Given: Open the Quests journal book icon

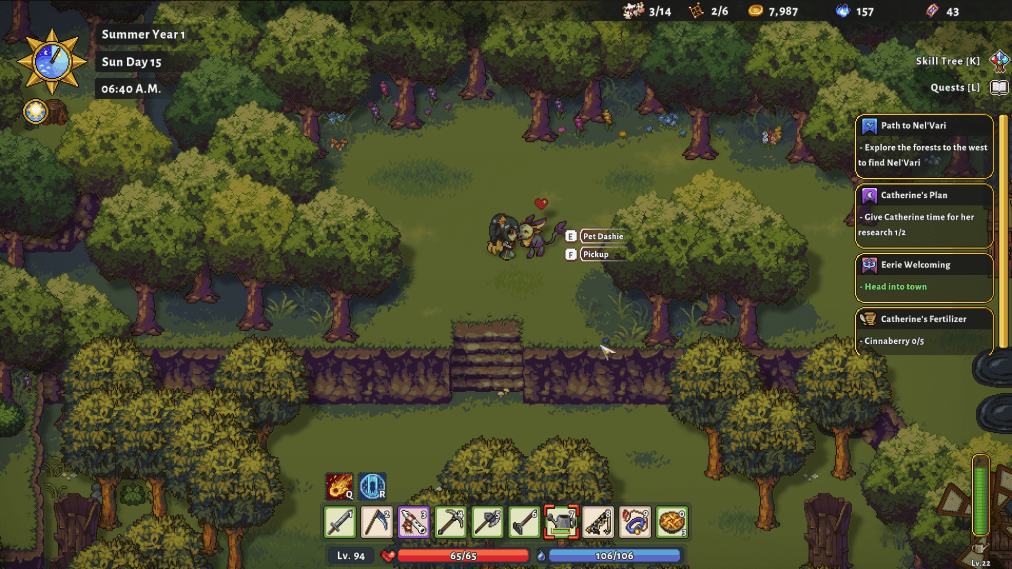Looking at the screenshot, I should (x=999, y=88).
